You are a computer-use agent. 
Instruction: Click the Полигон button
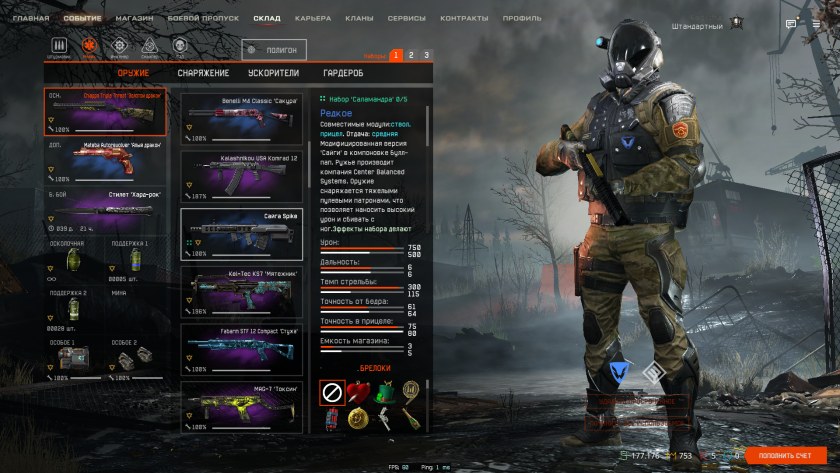point(274,49)
